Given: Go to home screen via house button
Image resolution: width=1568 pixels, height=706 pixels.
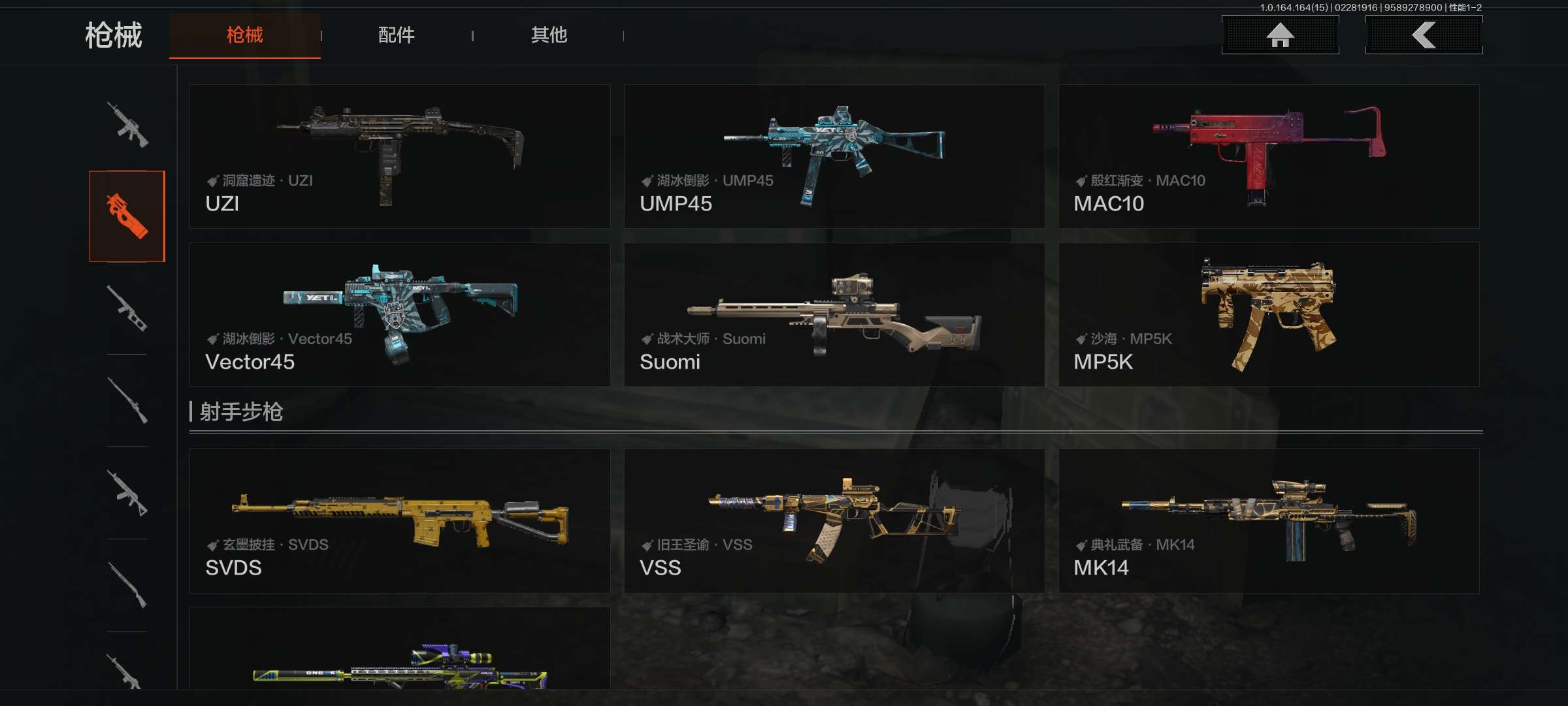Looking at the screenshot, I should pyautogui.click(x=1280, y=35).
